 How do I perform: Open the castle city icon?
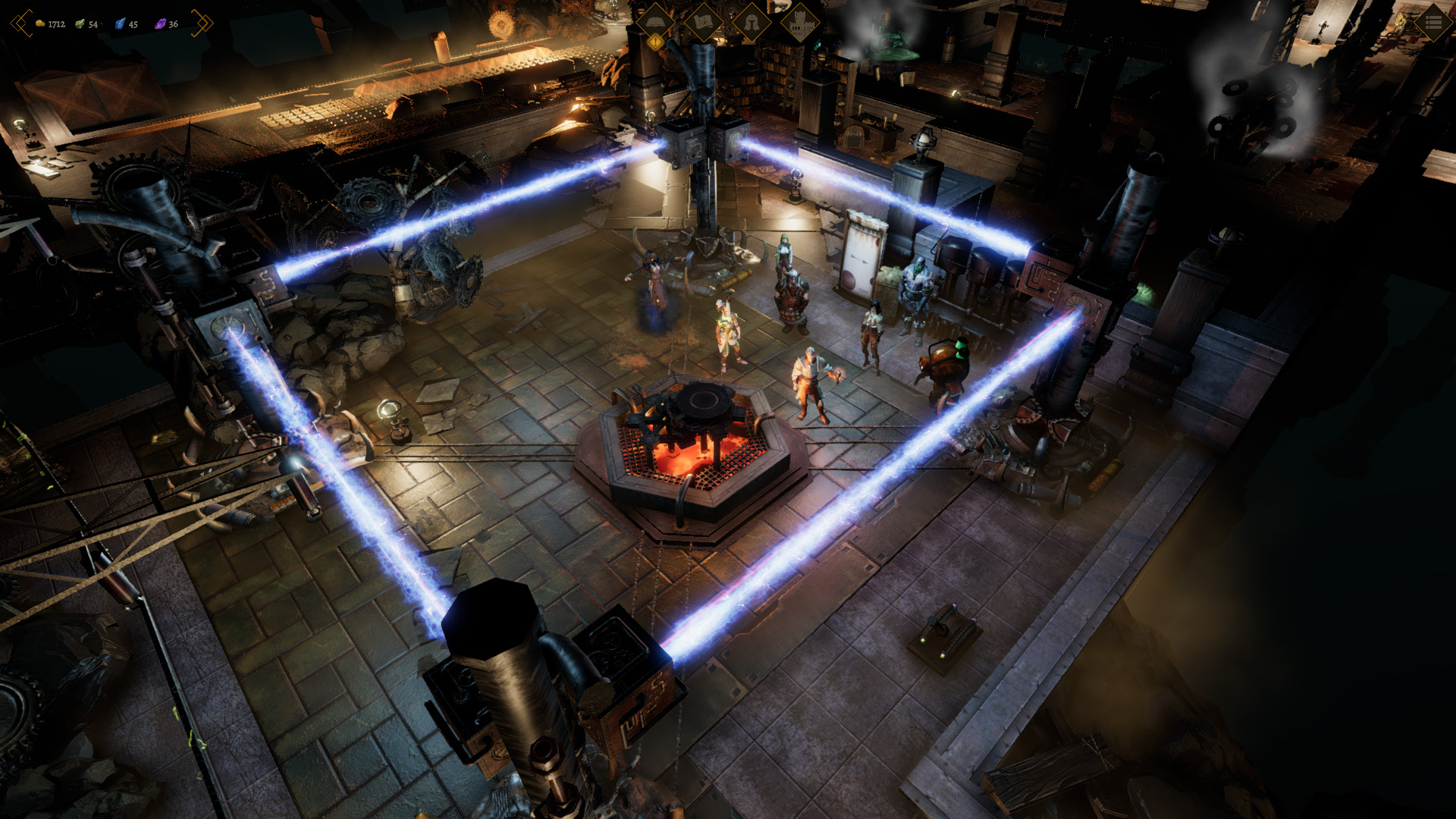tap(800, 22)
